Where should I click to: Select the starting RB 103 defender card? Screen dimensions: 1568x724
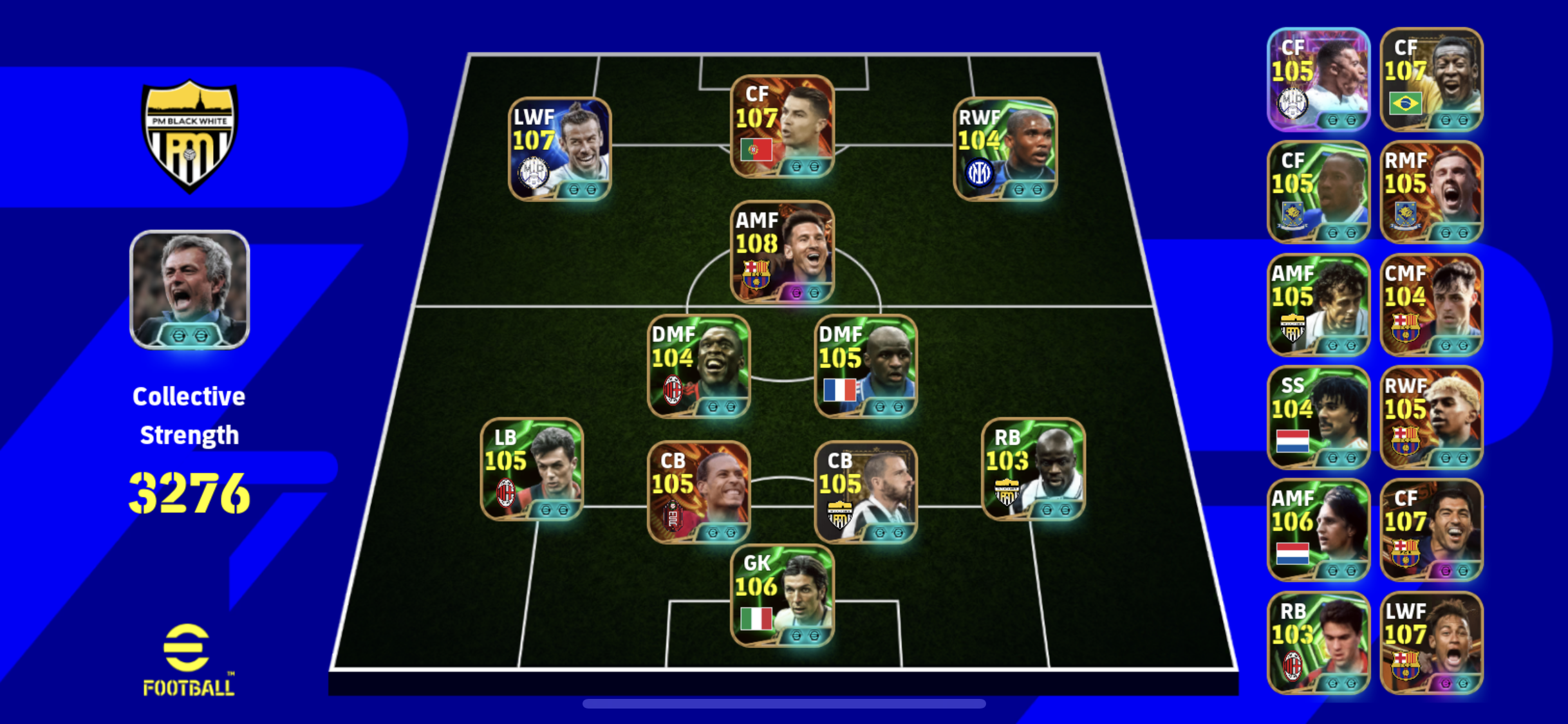click(x=1033, y=469)
